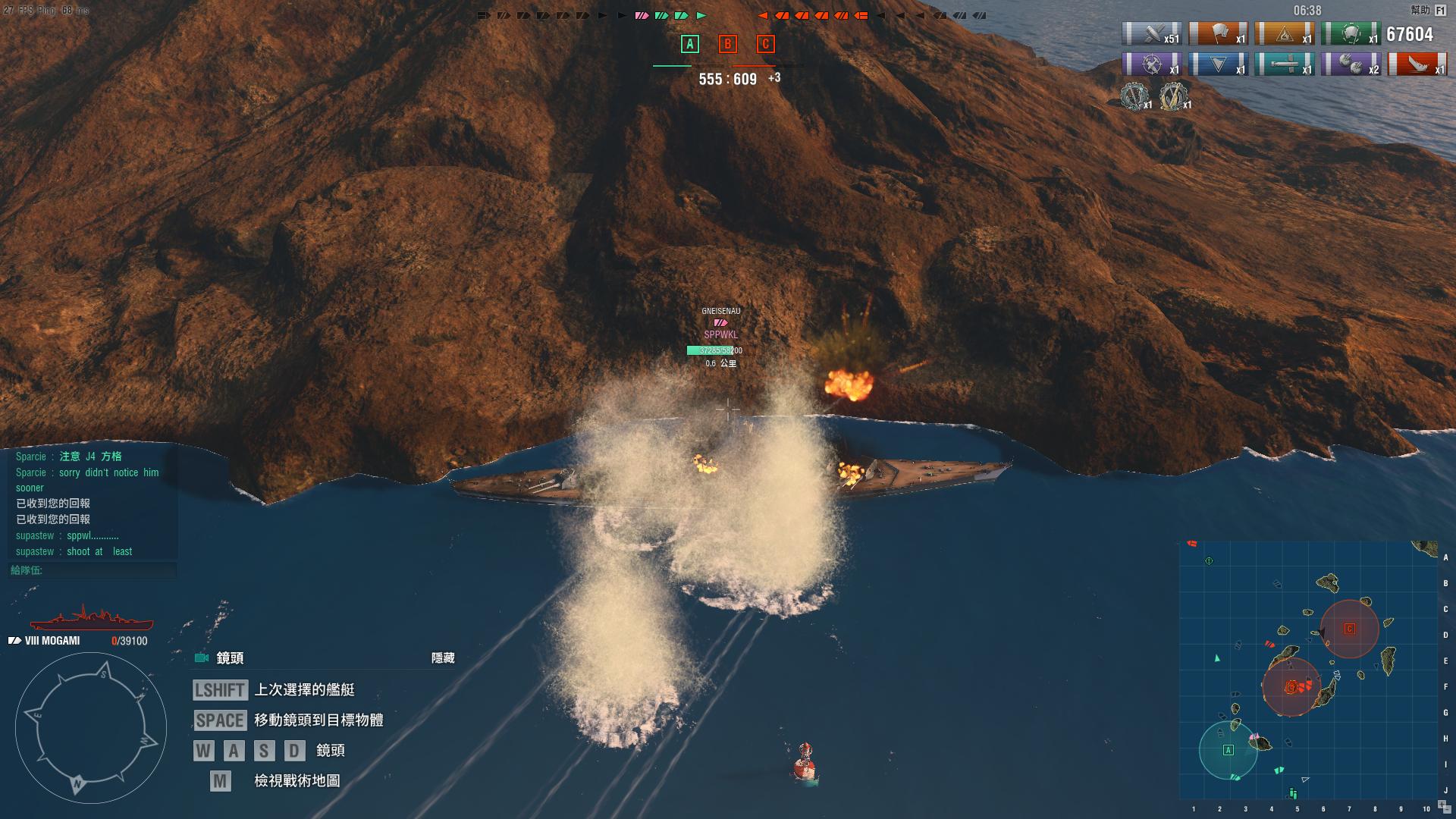
Task: Select the fire warning triangle ribbon
Action: 1284,34
